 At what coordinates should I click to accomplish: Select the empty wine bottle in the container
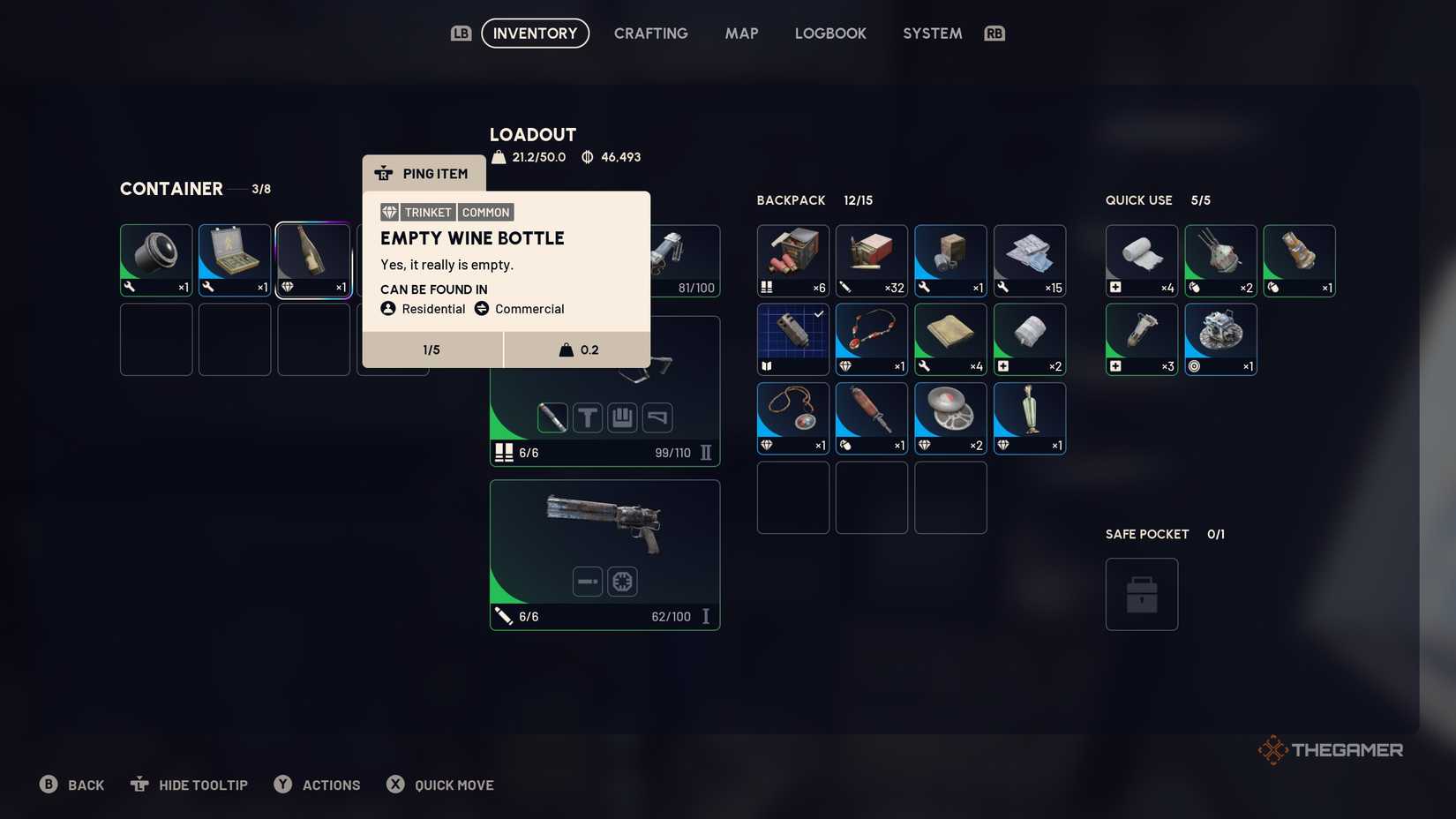click(313, 259)
